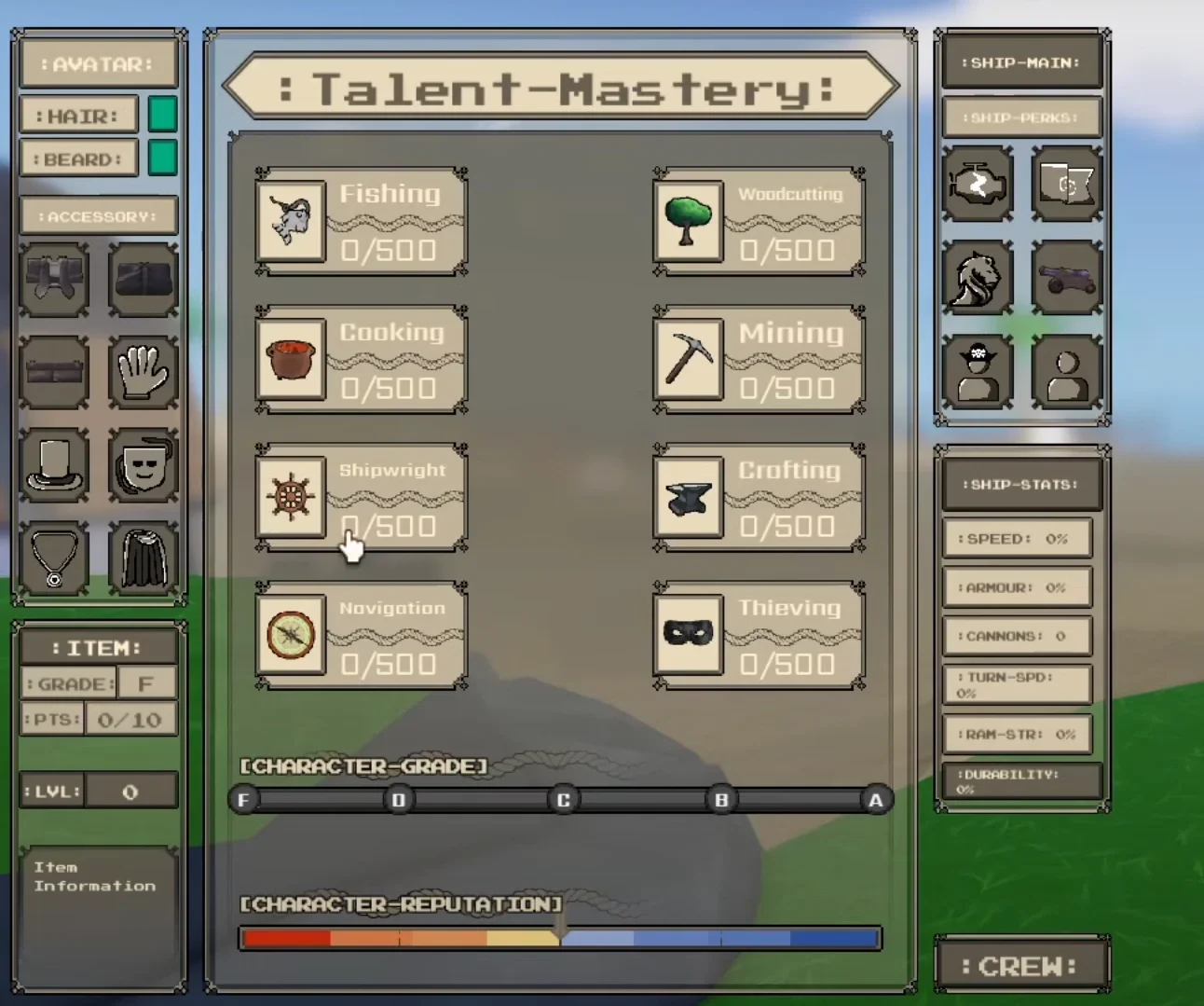Open the SHIP-MAIN tab
Screen dimensions: 1204x1006
pos(1021,62)
